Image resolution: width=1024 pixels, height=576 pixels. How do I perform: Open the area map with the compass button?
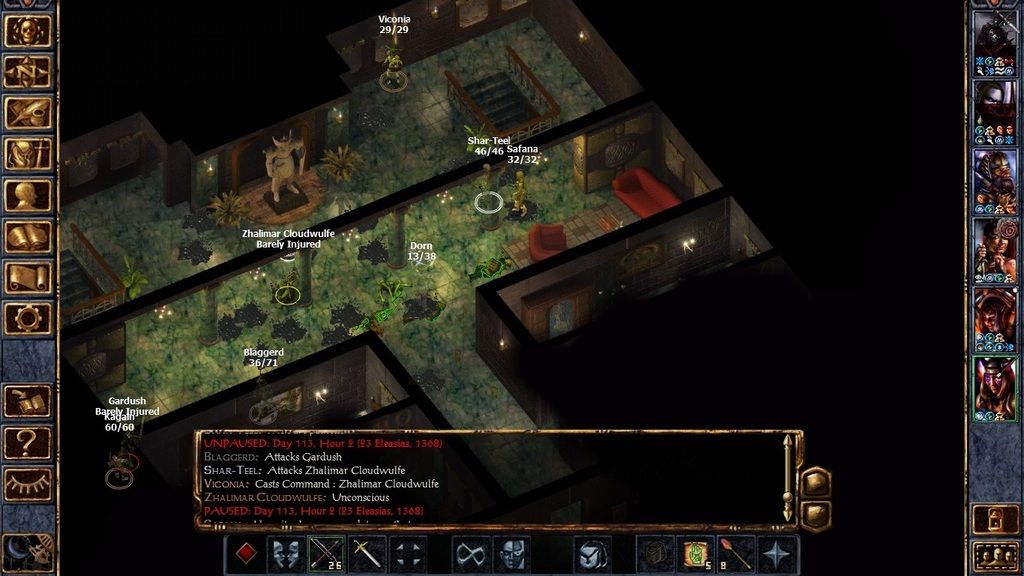point(28,72)
